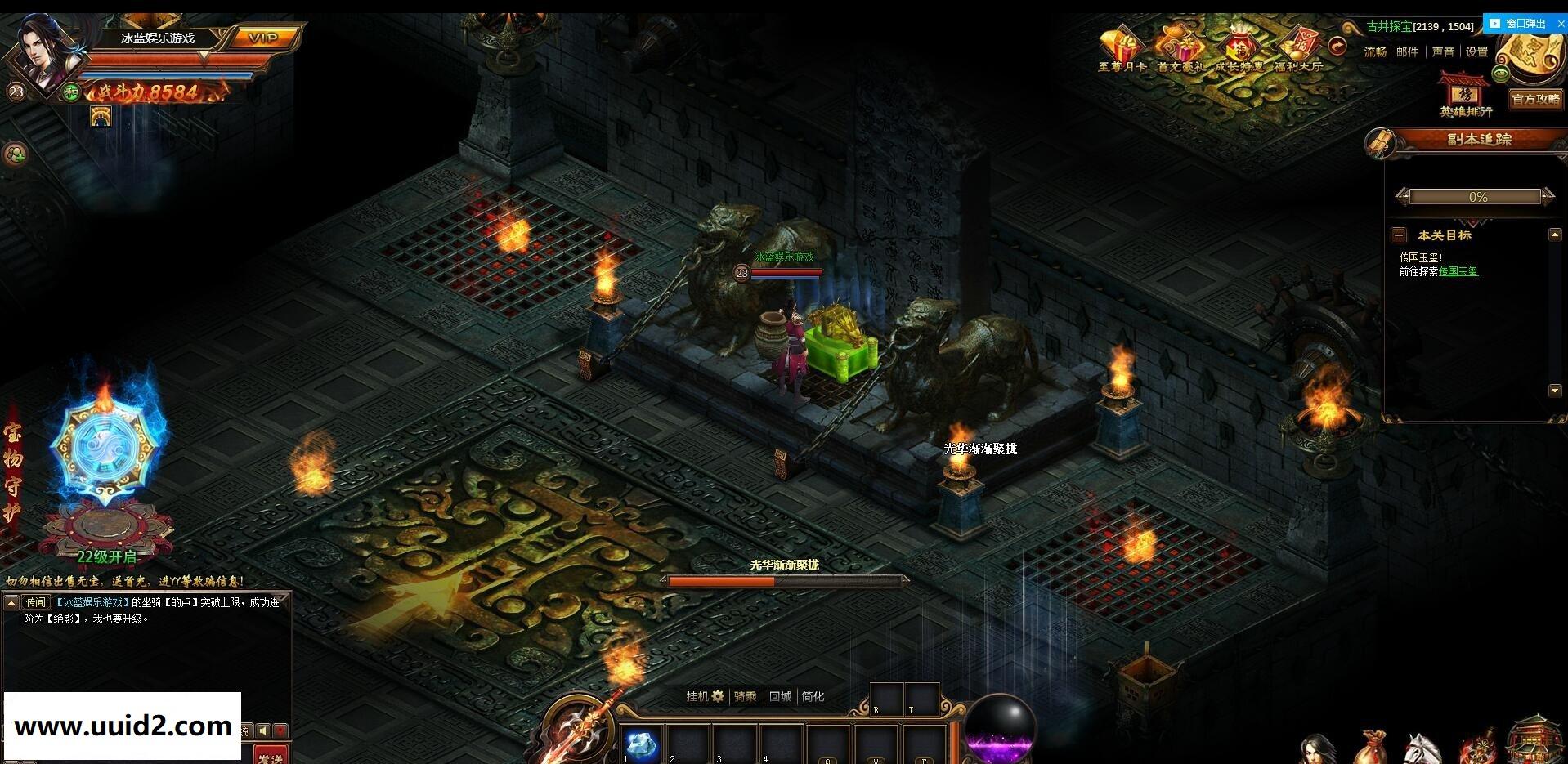Open the 福利大厅 welfare hall
Image resolution: width=1568 pixels, height=764 pixels.
[x=1297, y=48]
